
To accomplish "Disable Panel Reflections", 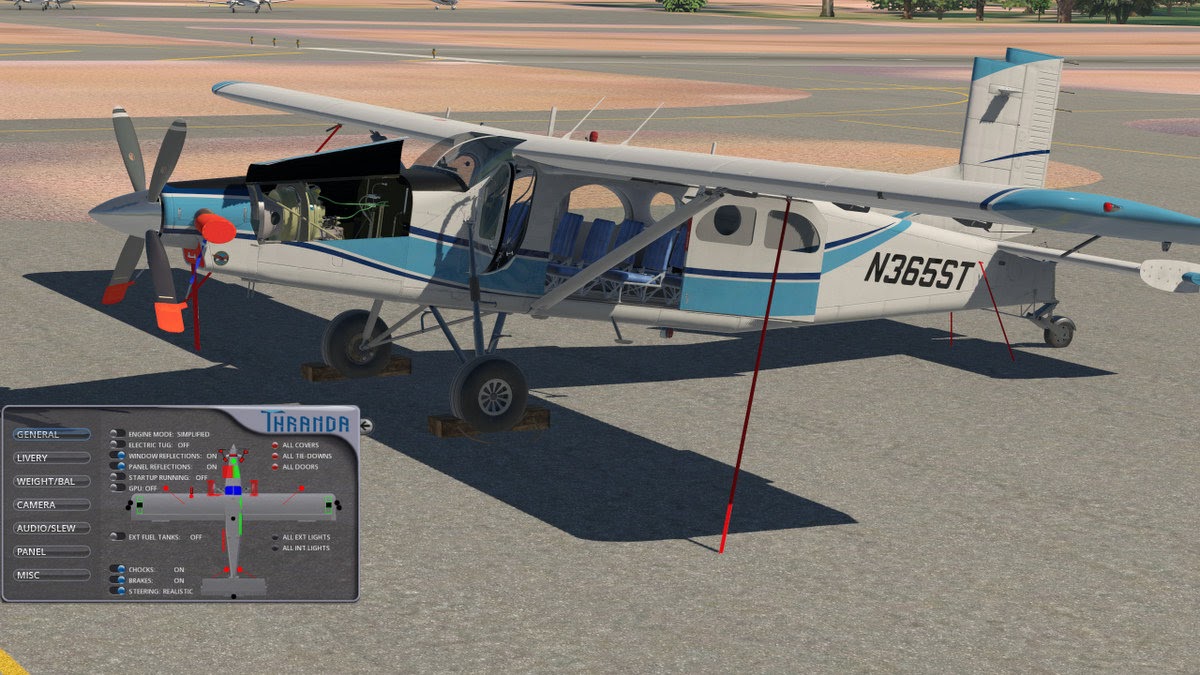I will click(x=119, y=467).
